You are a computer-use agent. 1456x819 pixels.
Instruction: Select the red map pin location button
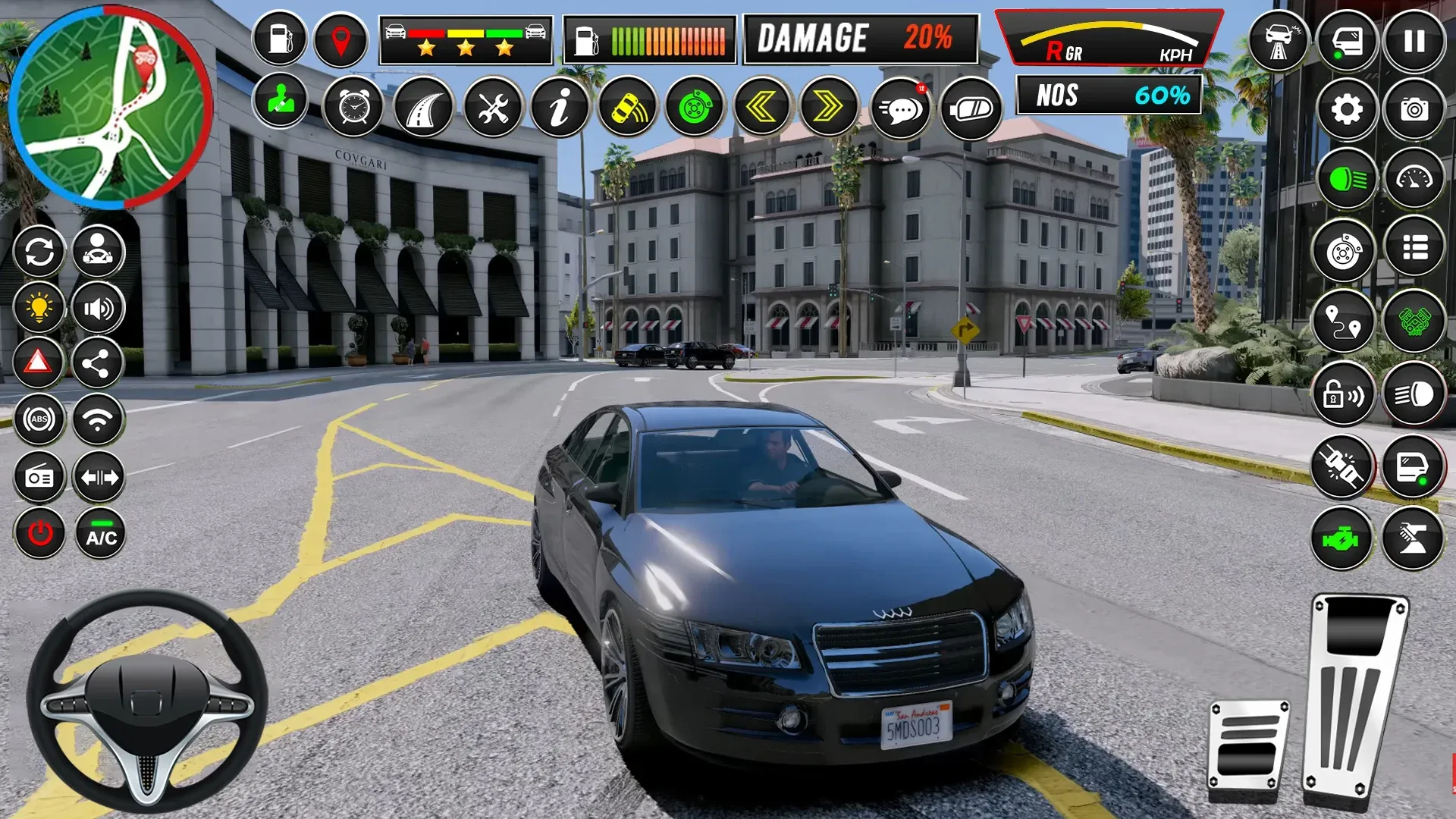click(x=340, y=39)
